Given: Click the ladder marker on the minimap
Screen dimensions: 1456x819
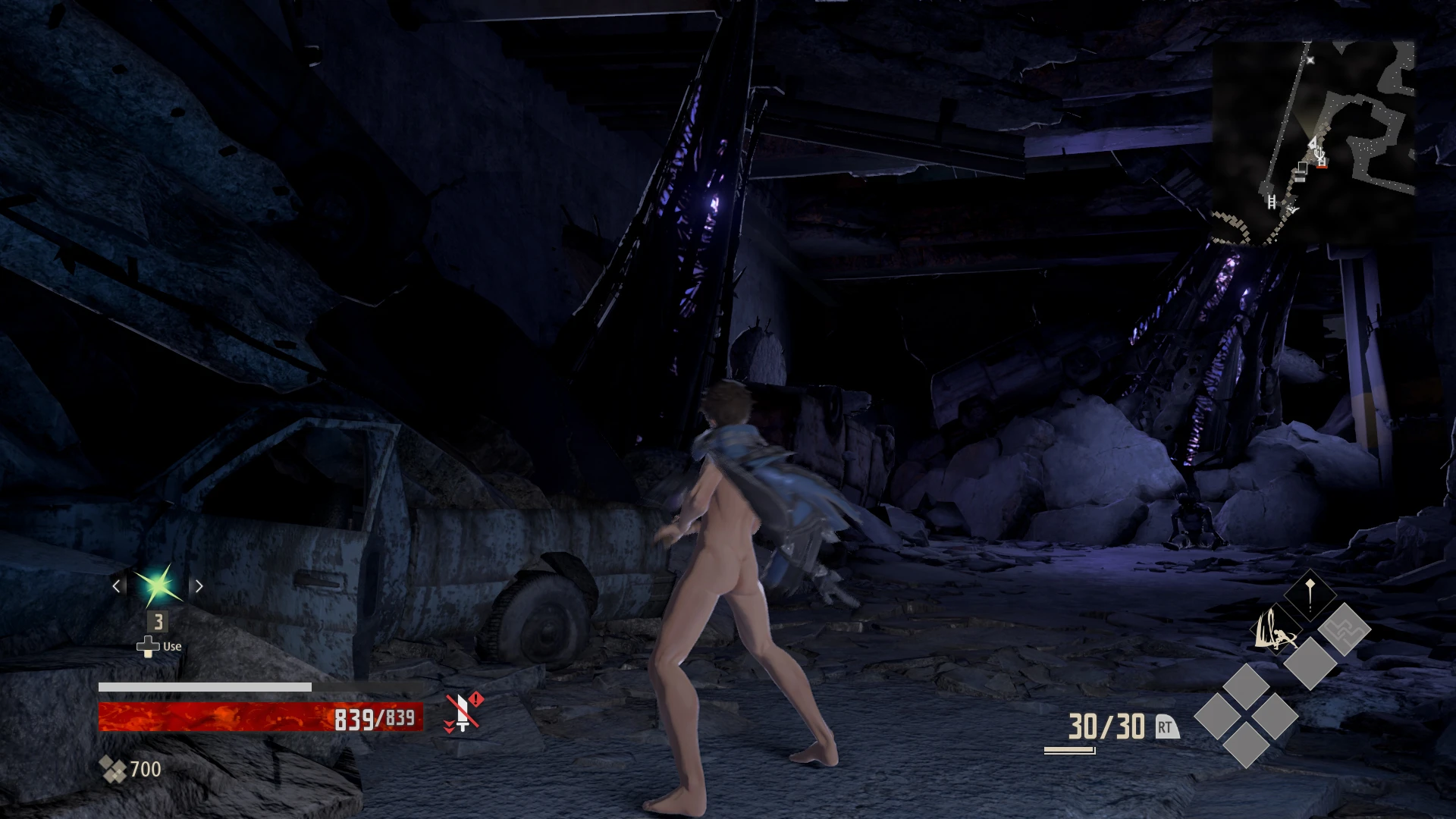Looking at the screenshot, I should 1272,202.
